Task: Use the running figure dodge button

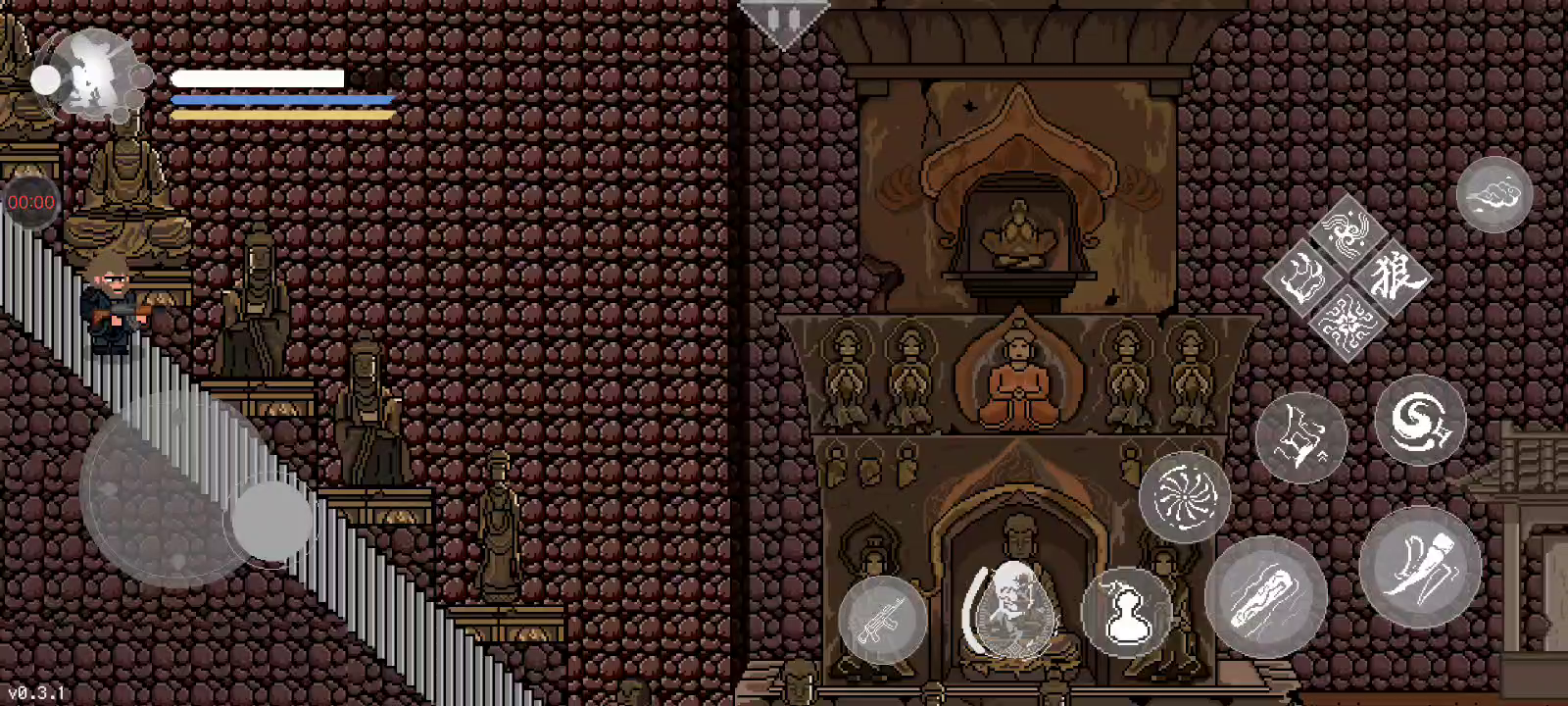Action: (x=1300, y=437)
